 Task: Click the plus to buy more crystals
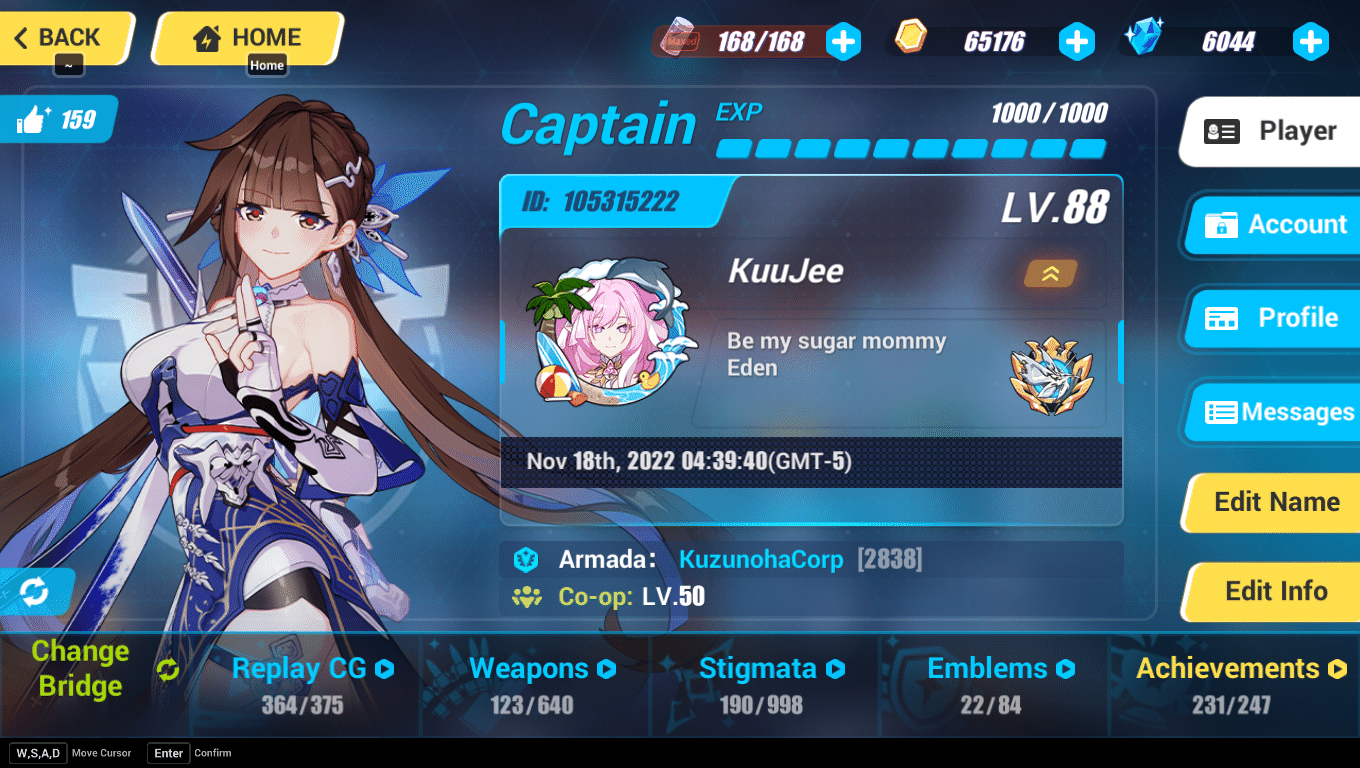(x=1310, y=42)
